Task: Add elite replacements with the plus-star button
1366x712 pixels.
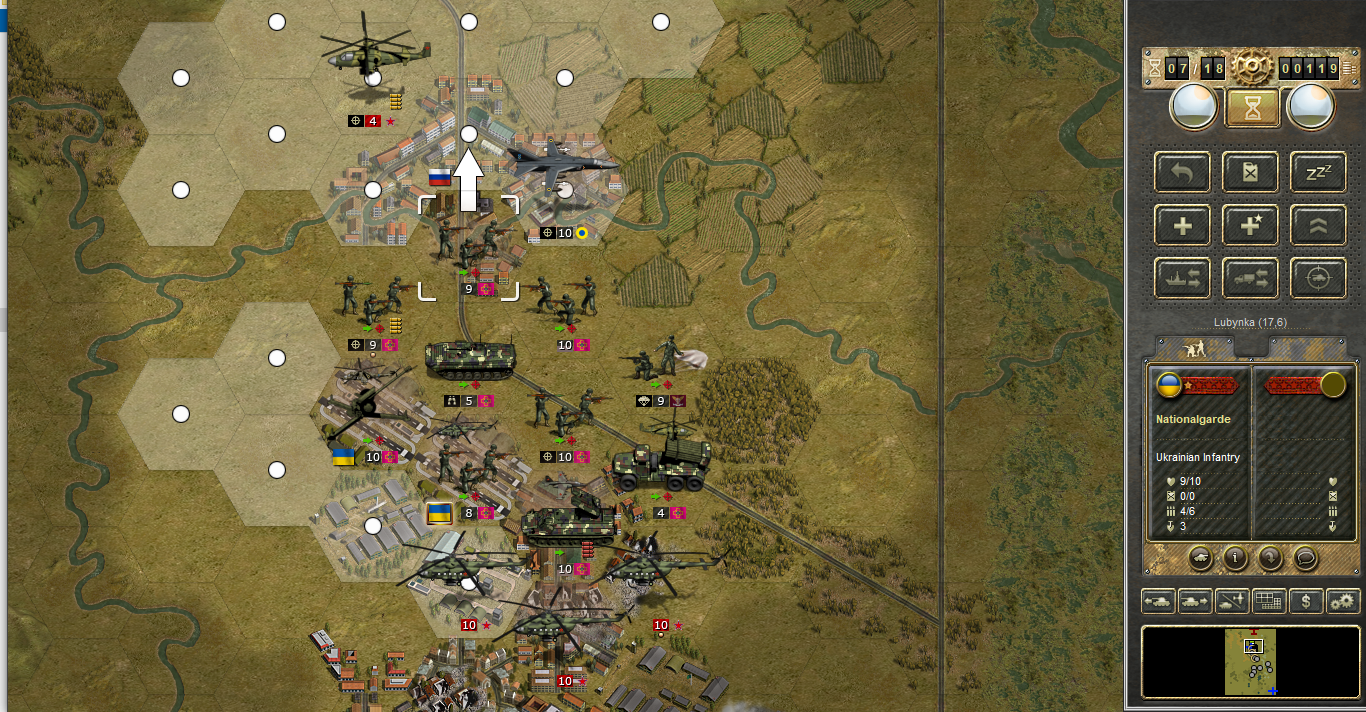Action: click(x=1250, y=225)
